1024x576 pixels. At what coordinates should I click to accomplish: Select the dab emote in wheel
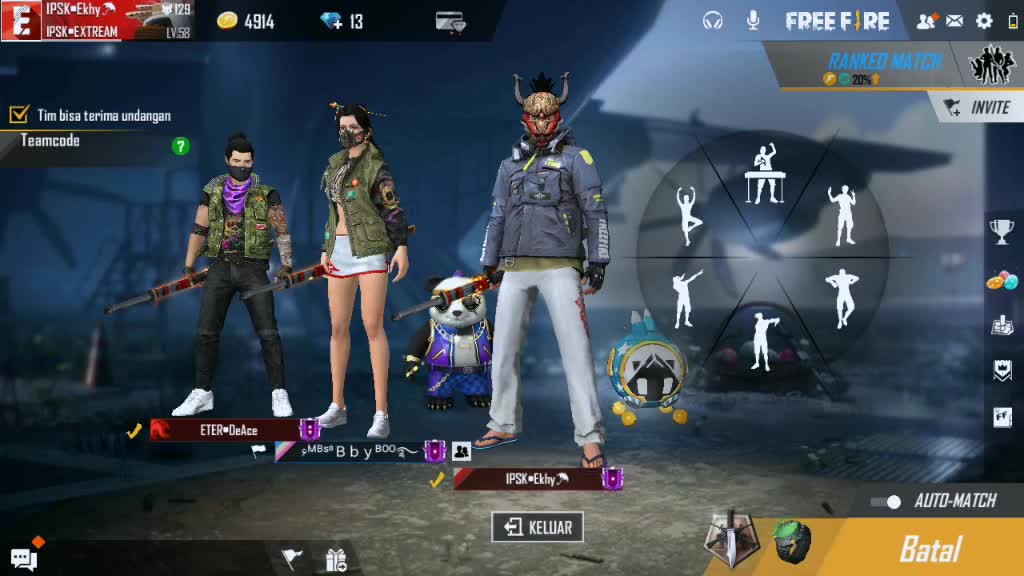point(685,298)
